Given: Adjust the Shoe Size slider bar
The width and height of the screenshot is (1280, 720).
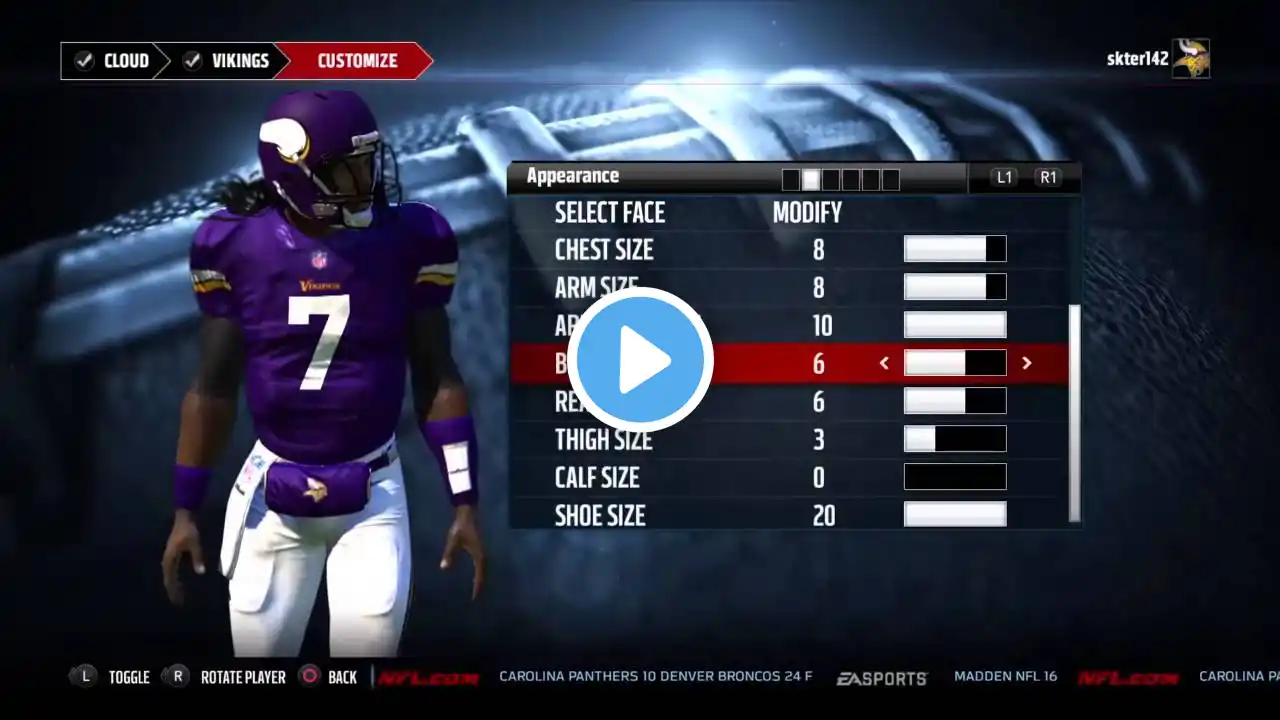Looking at the screenshot, I should coord(955,515).
